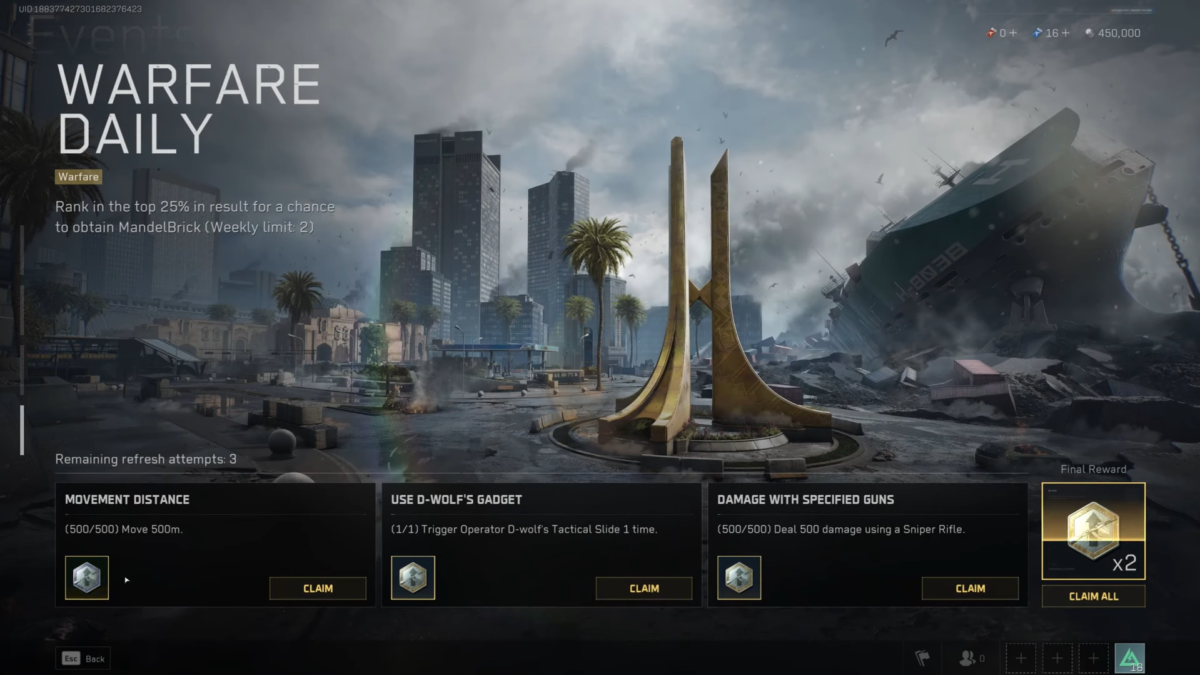Claim the Damage With Specified Guns reward
This screenshot has width=1200, height=675.
[x=969, y=588]
